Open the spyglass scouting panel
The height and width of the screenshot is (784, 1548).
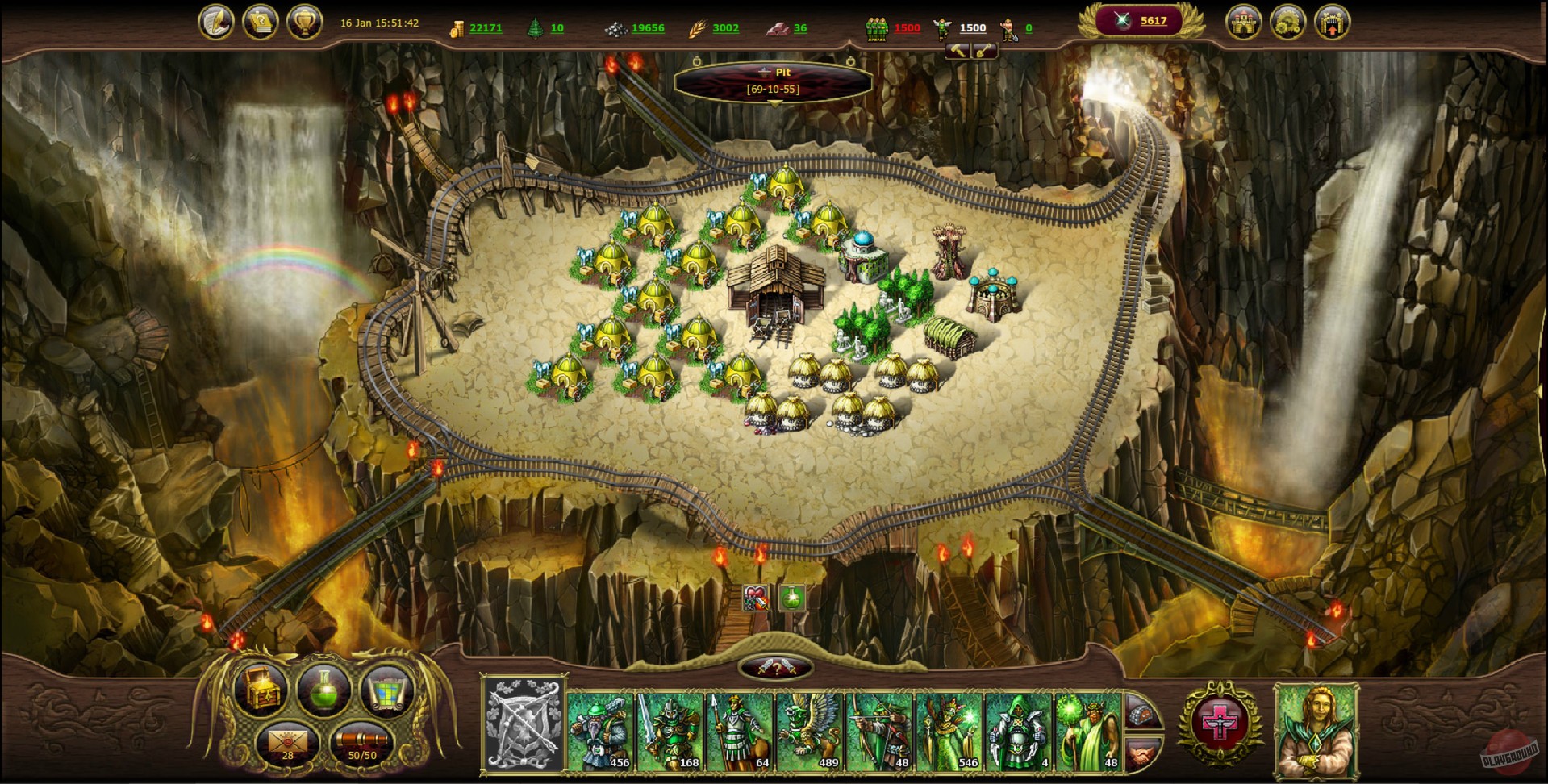[361, 742]
